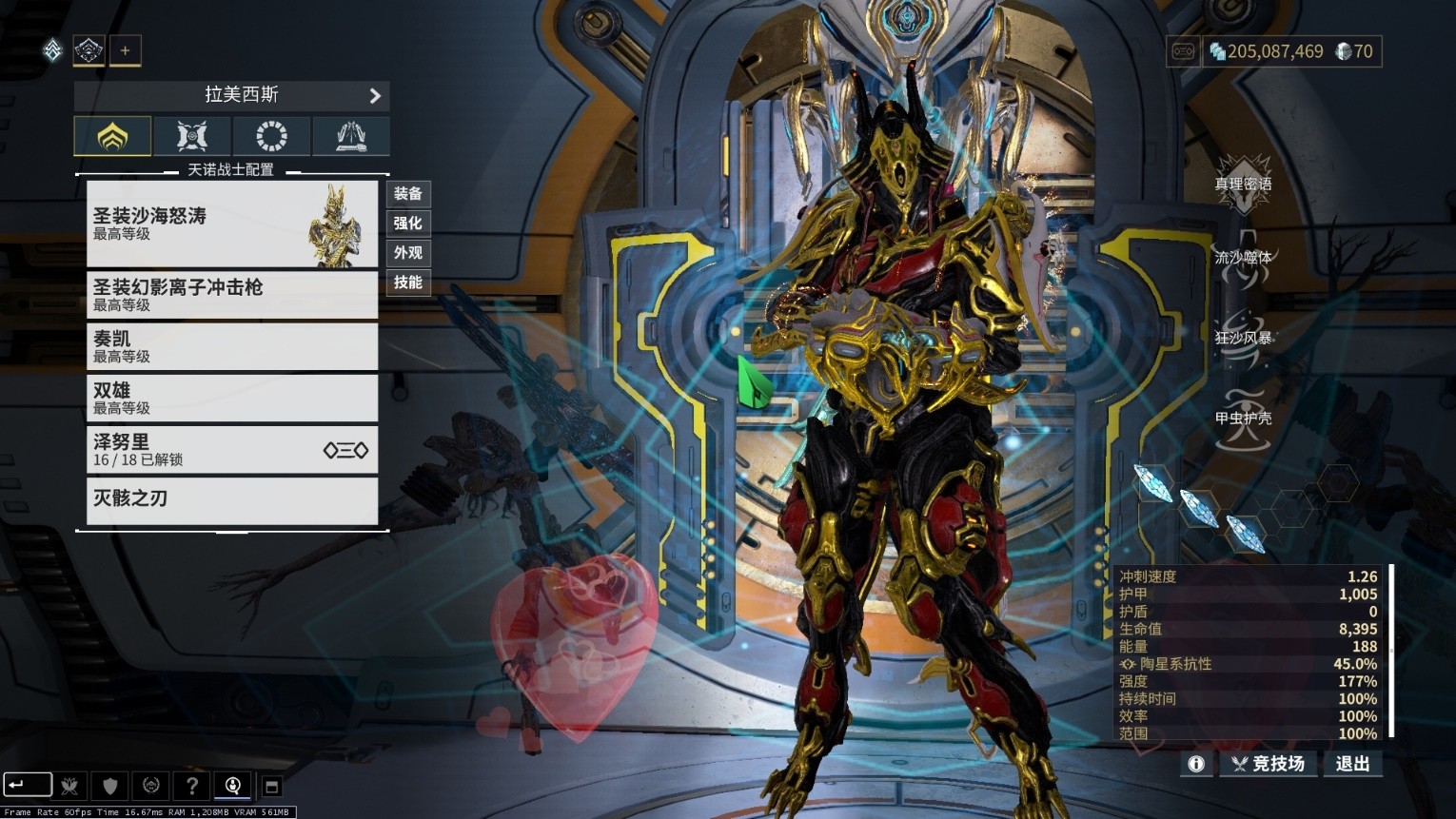Viewport: 1456px width, 819px height.
Task: Select the 奏凯 weapon slot
Action: tap(231, 346)
